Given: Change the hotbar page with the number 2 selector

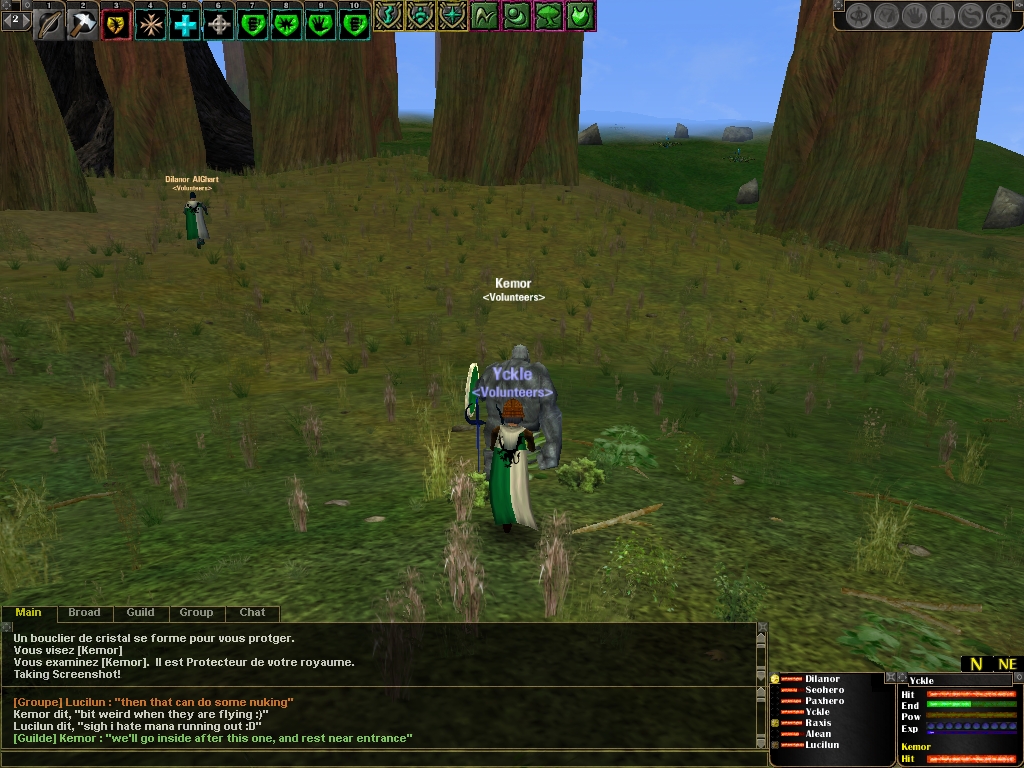Looking at the screenshot, I should pos(15,19).
